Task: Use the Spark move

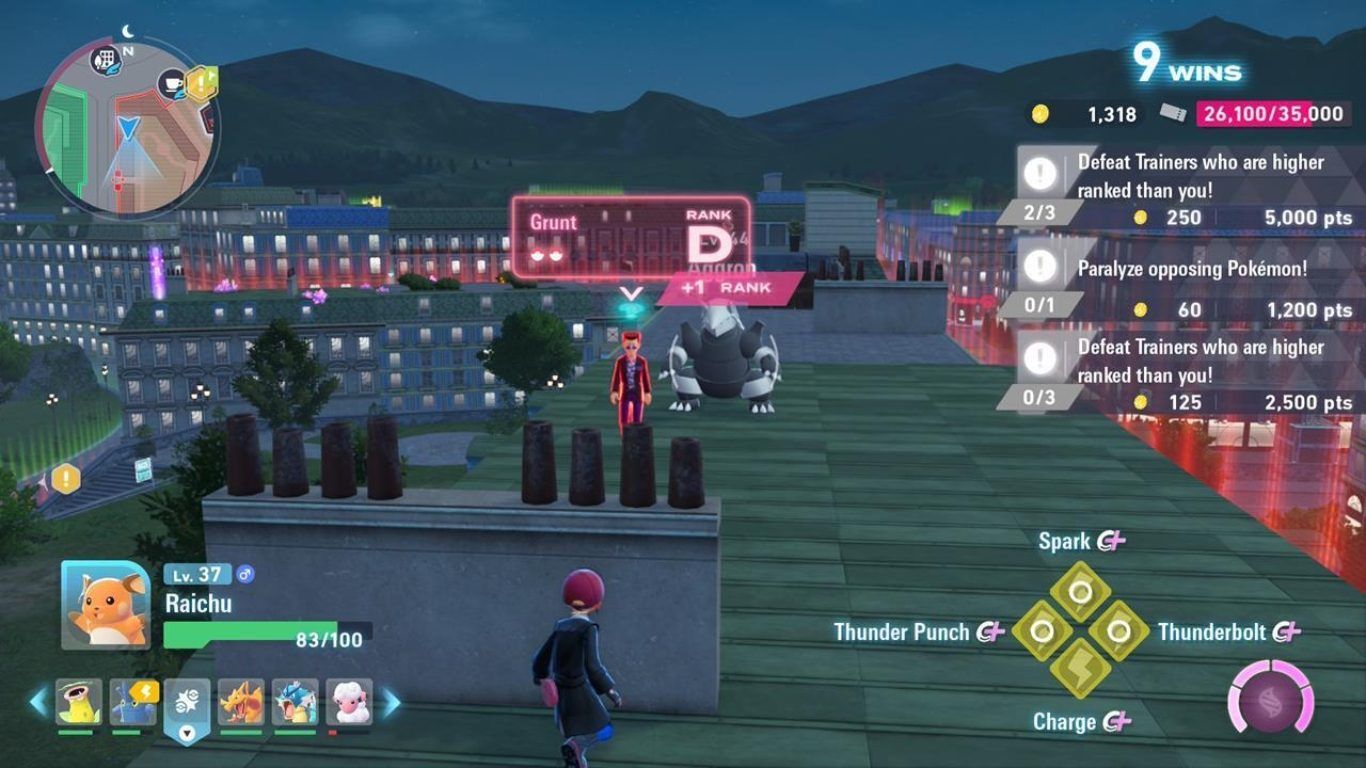Action: point(1080,590)
